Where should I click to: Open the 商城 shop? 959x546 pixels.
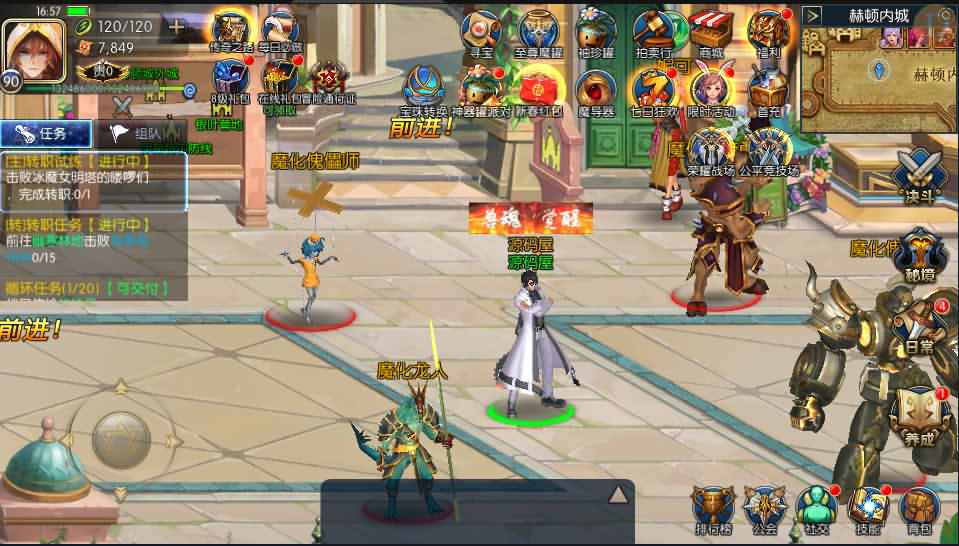coord(711,32)
